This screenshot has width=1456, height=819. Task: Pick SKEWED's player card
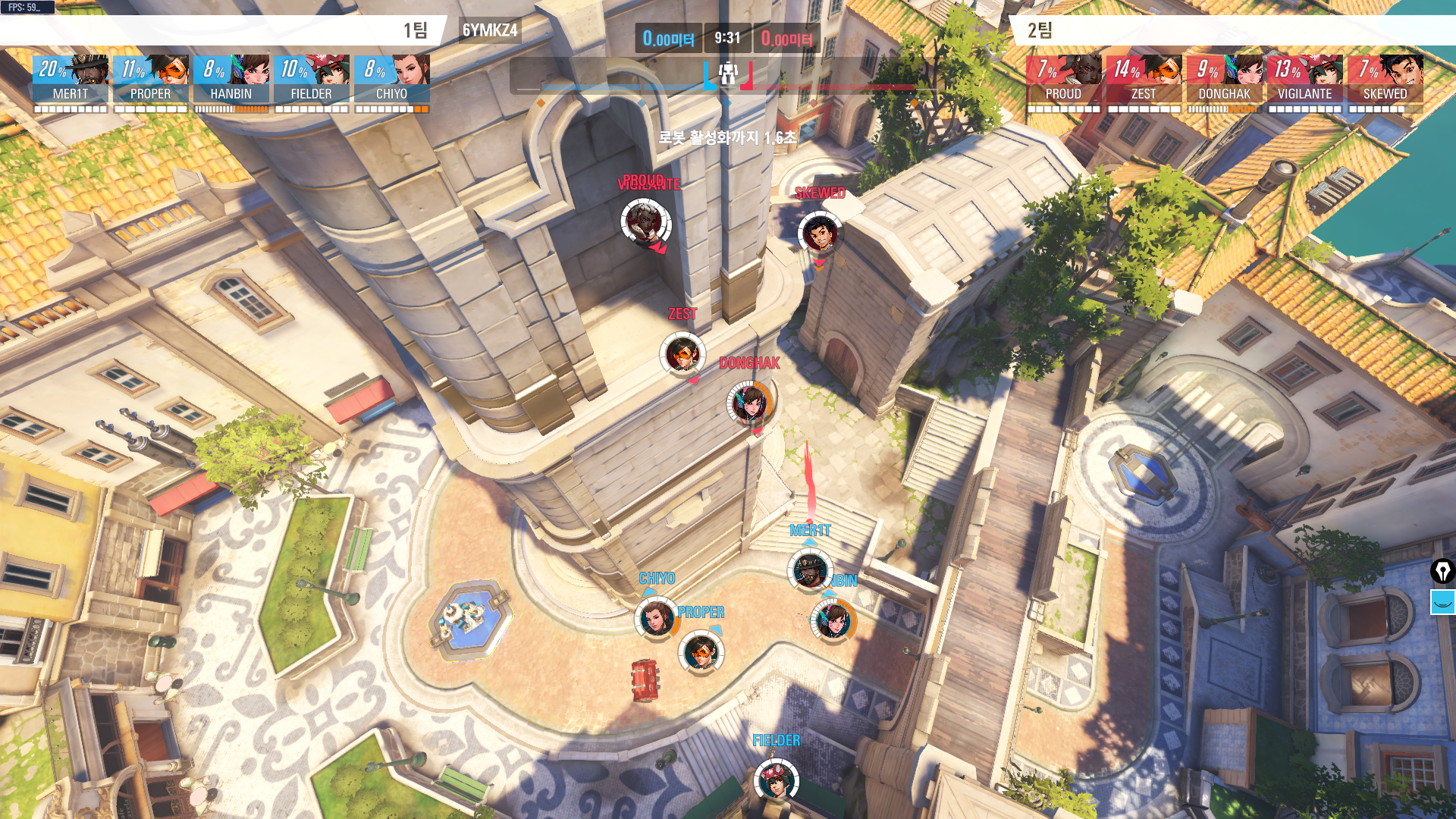tap(1385, 79)
